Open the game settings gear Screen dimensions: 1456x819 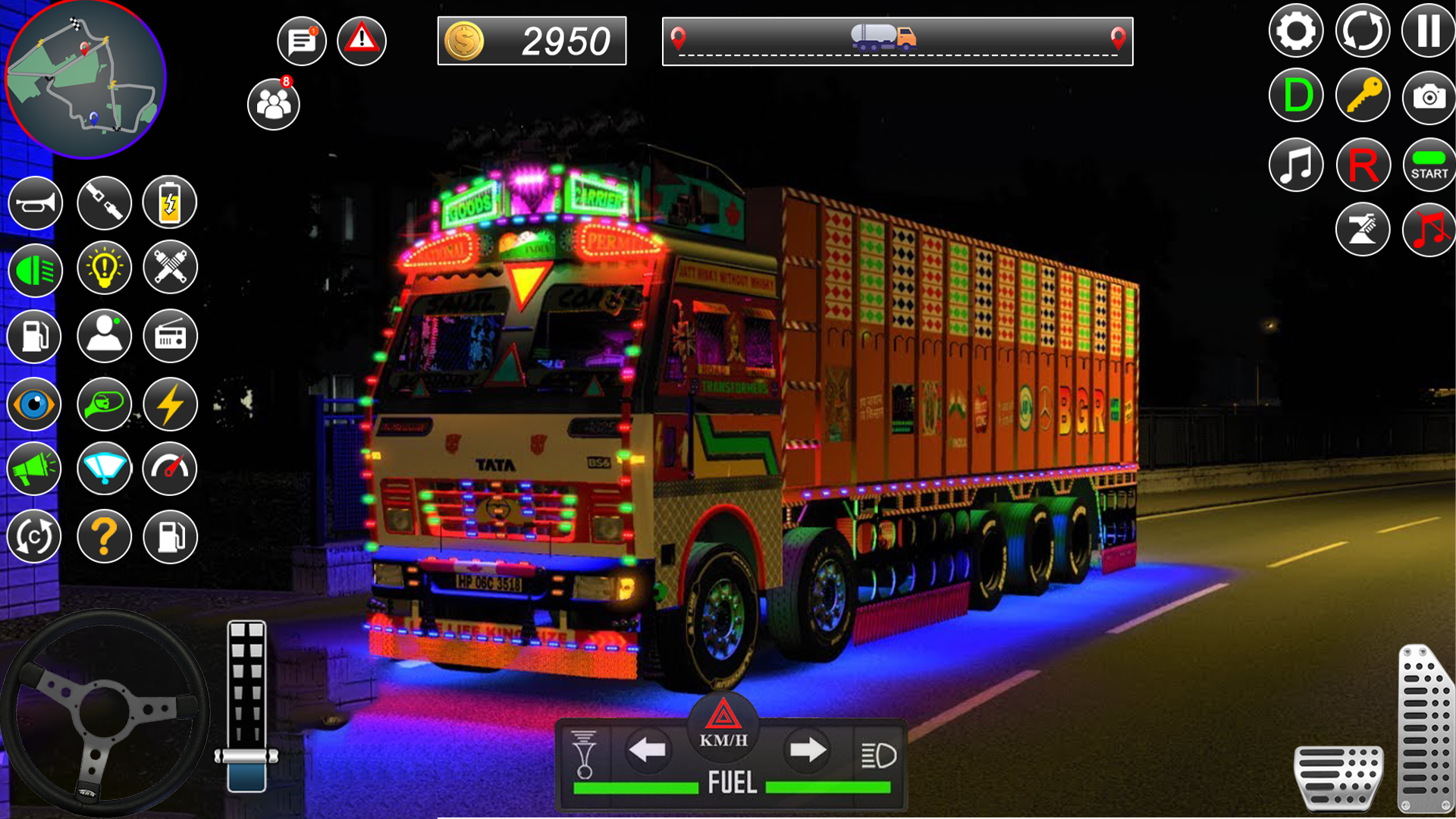(1295, 30)
